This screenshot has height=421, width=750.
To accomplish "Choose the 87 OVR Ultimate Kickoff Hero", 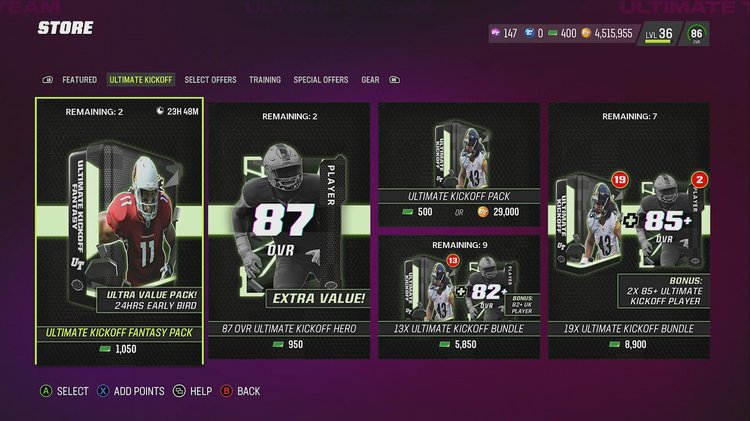I will tap(289, 230).
